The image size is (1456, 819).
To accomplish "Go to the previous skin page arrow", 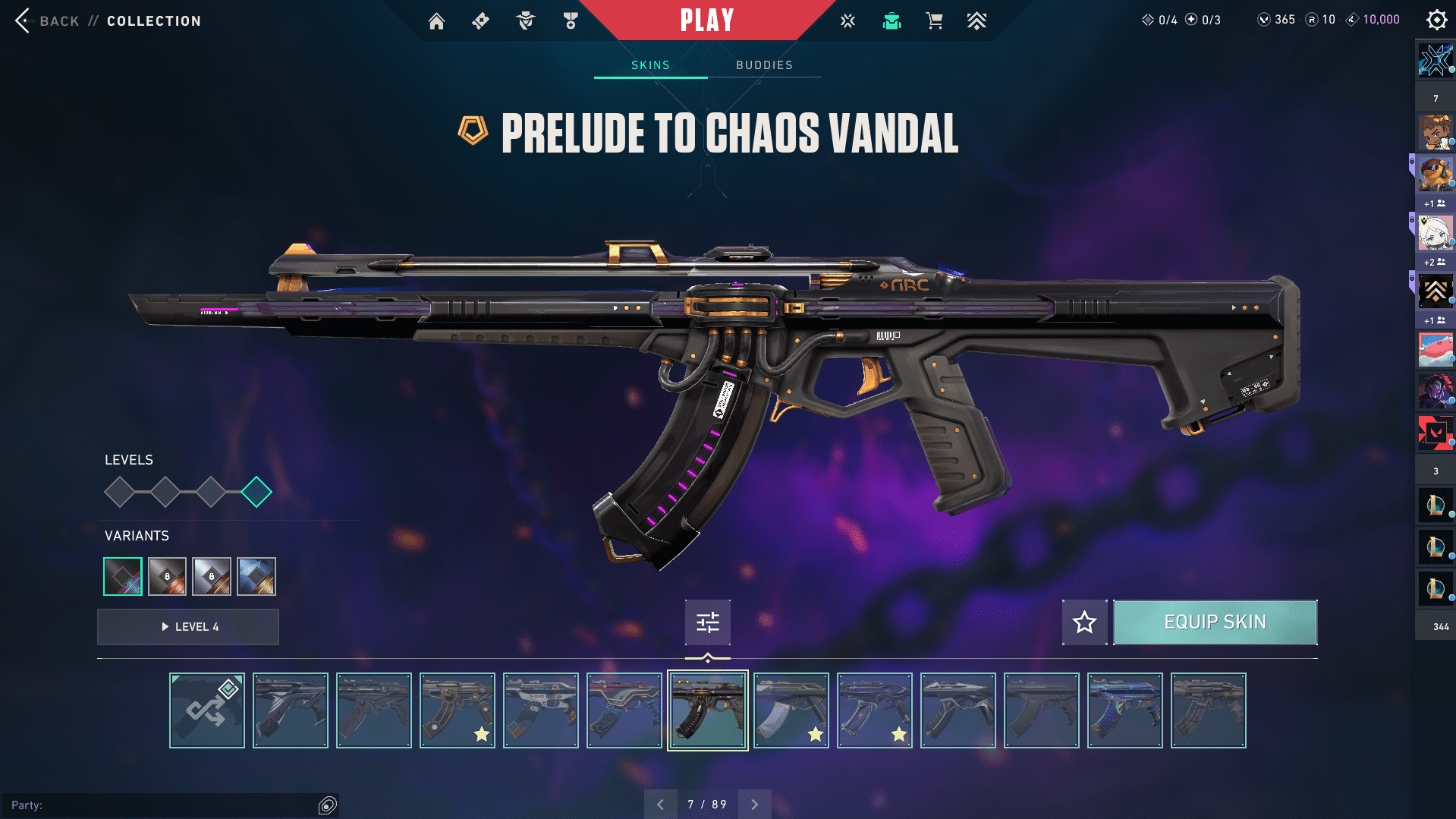I will click(660, 805).
